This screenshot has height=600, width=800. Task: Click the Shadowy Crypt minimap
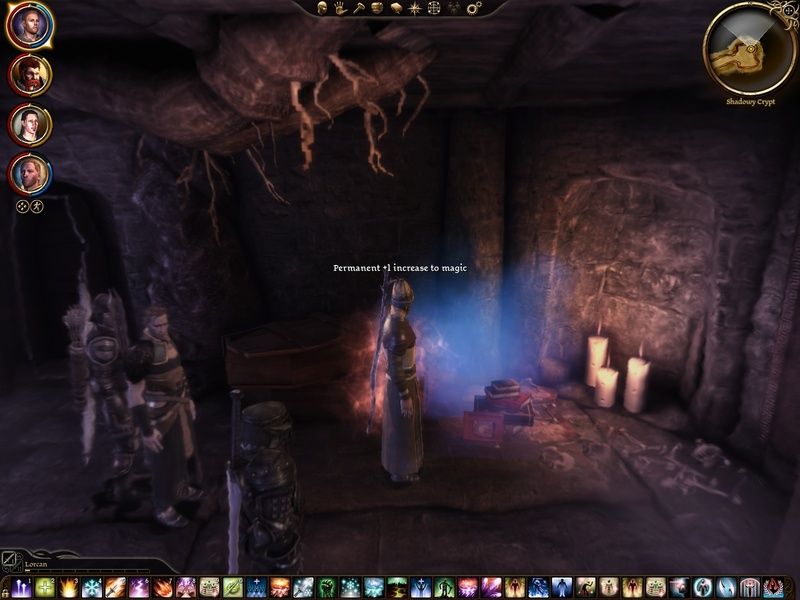750,47
